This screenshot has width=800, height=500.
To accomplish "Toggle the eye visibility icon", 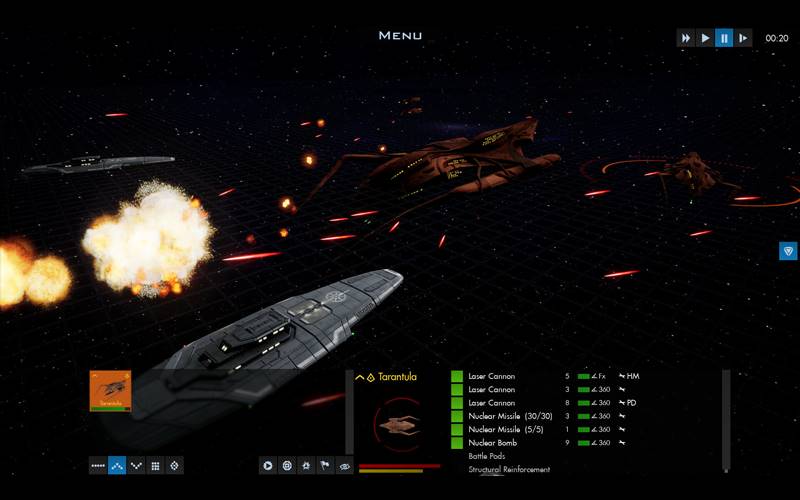I will click(x=344, y=465).
